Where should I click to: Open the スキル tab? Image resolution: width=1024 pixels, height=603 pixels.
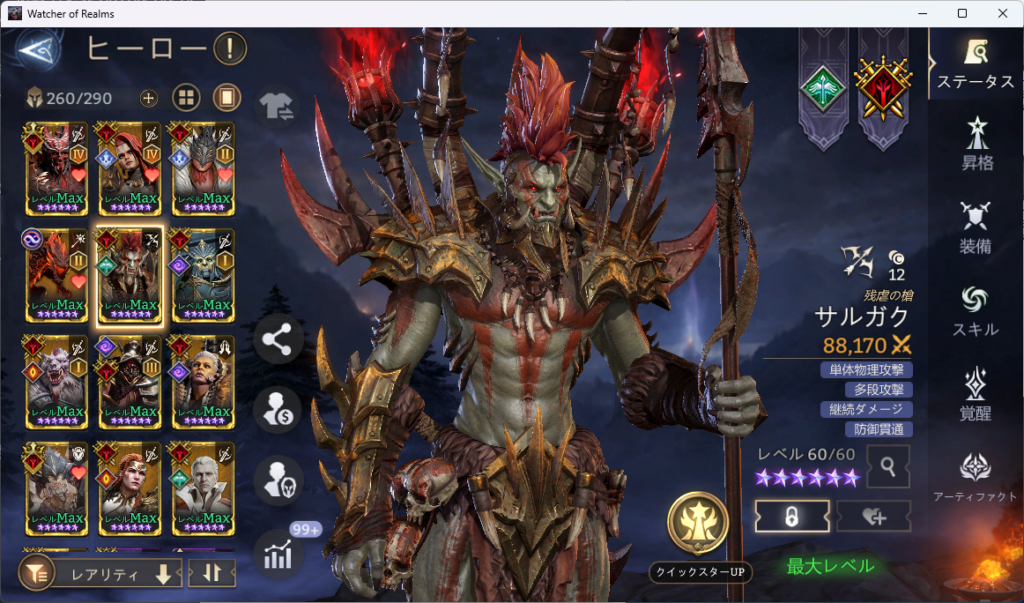point(975,311)
